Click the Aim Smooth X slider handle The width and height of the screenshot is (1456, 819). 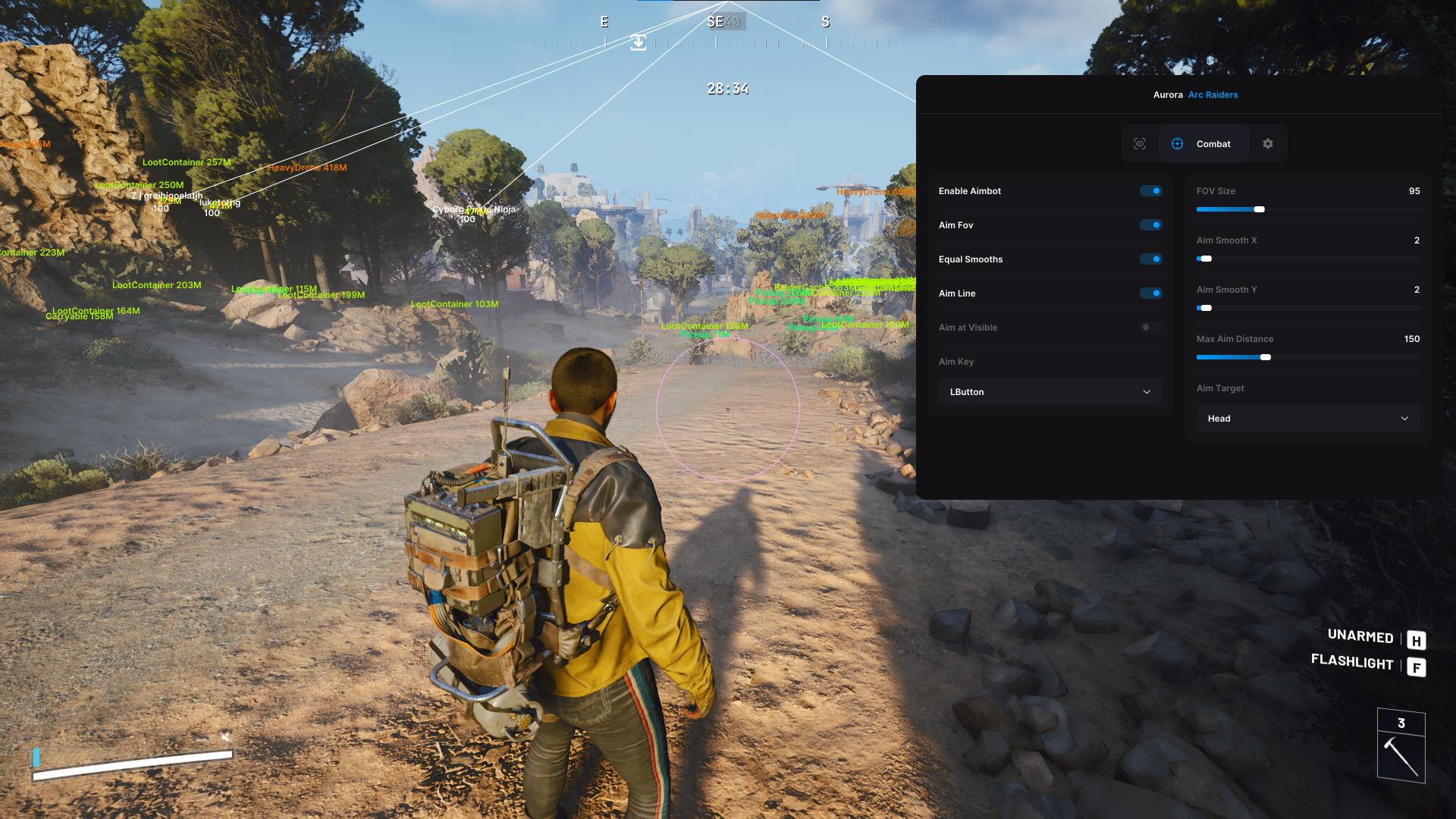1207,259
